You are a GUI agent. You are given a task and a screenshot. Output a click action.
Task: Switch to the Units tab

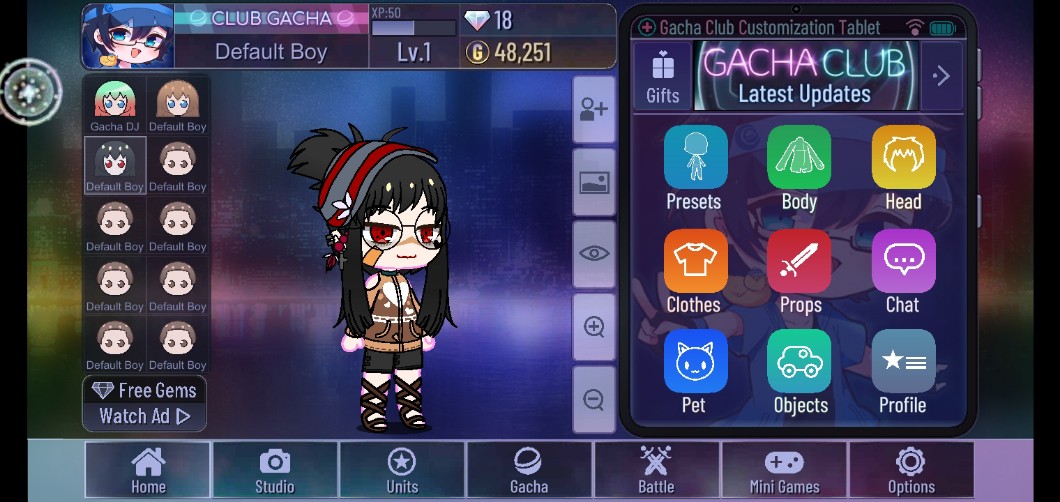tap(402, 470)
